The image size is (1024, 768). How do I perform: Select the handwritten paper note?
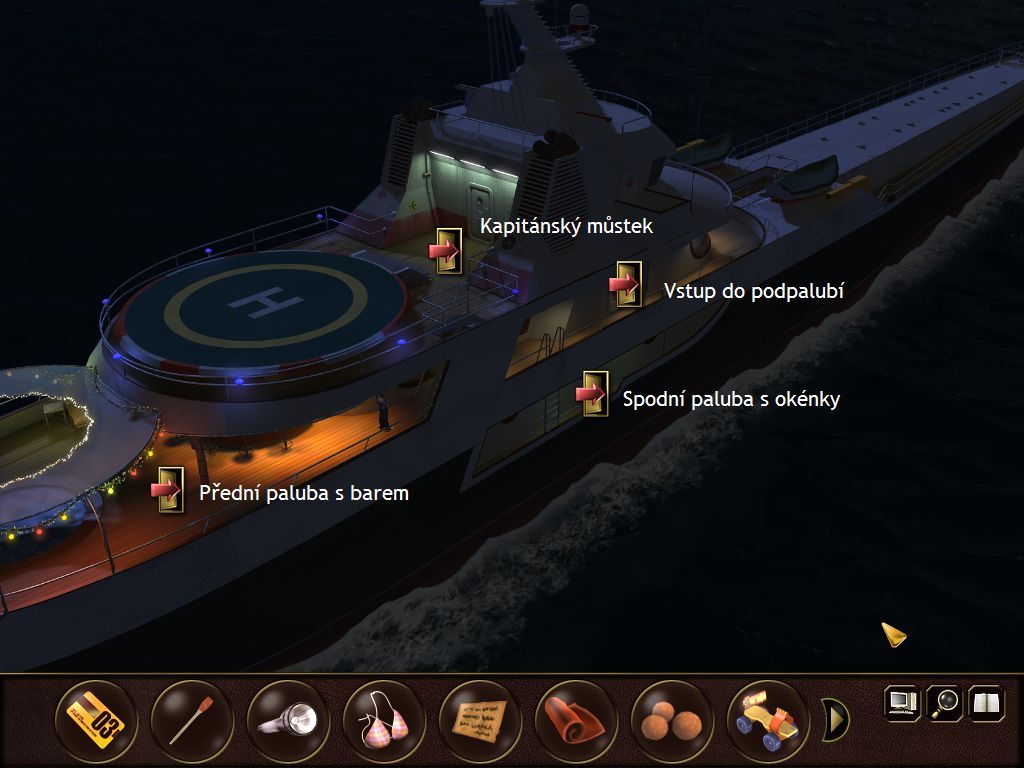click(479, 719)
